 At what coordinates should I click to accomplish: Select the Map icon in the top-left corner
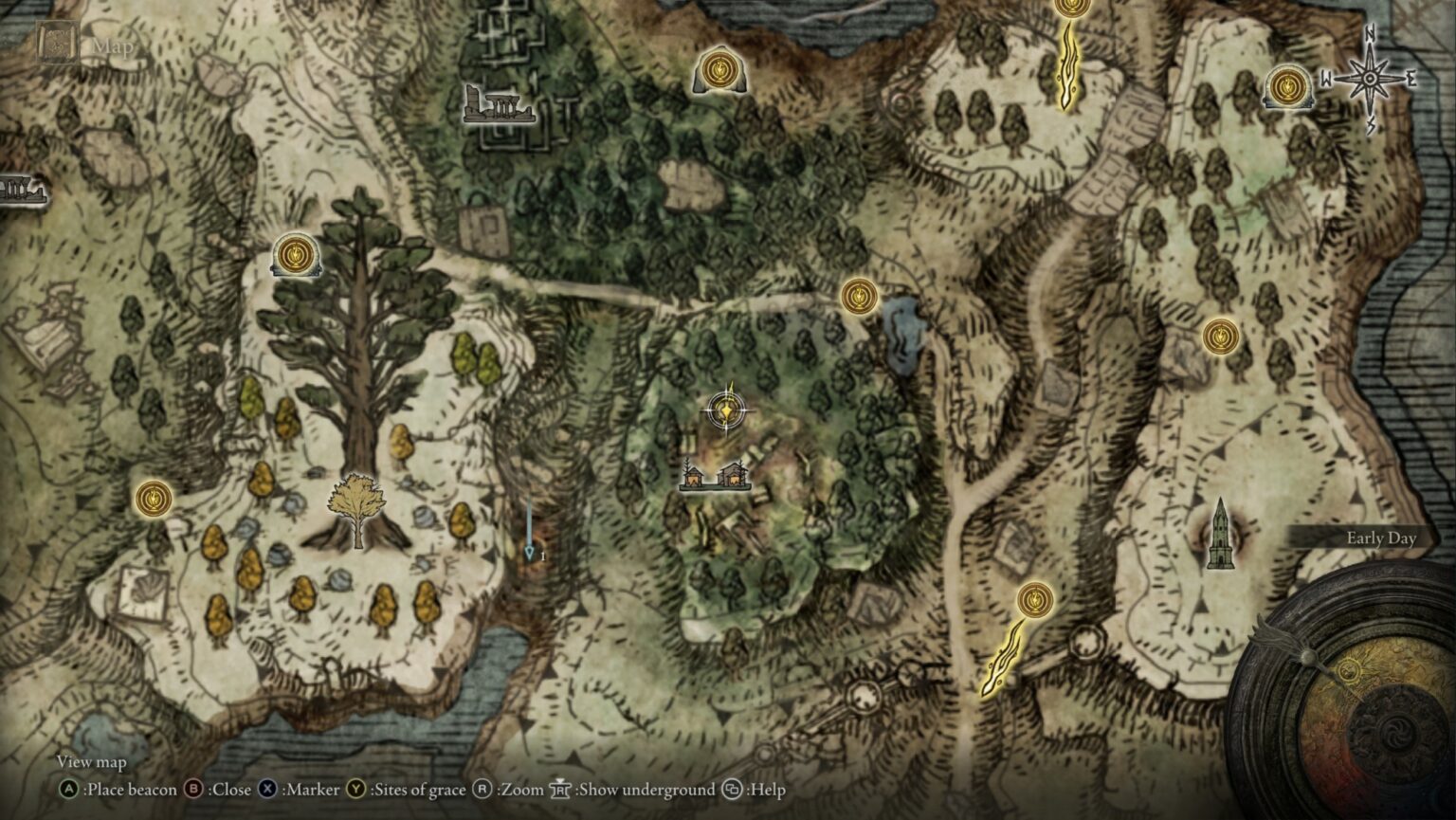55,43
